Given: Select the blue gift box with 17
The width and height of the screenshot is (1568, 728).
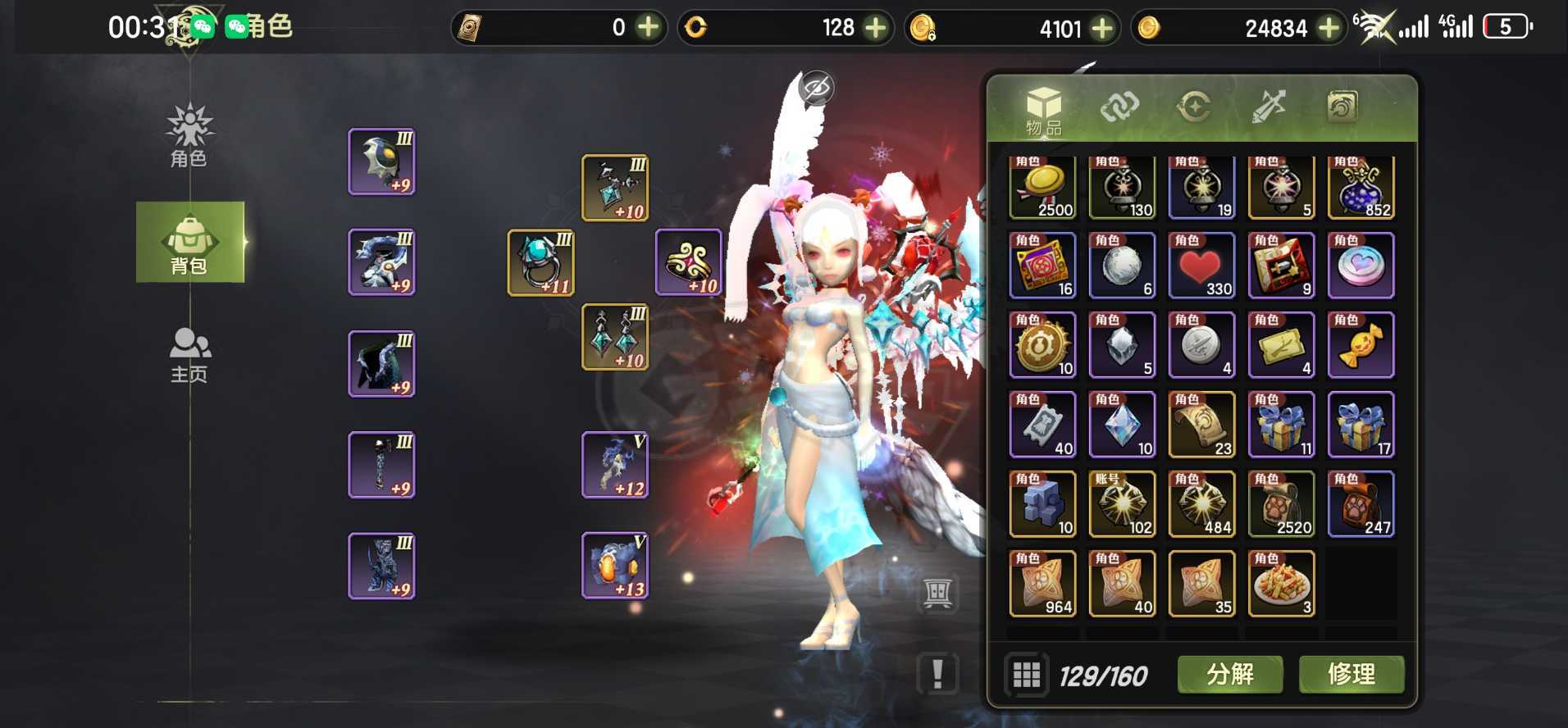Looking at the screenshot, I should (1361, 425).
